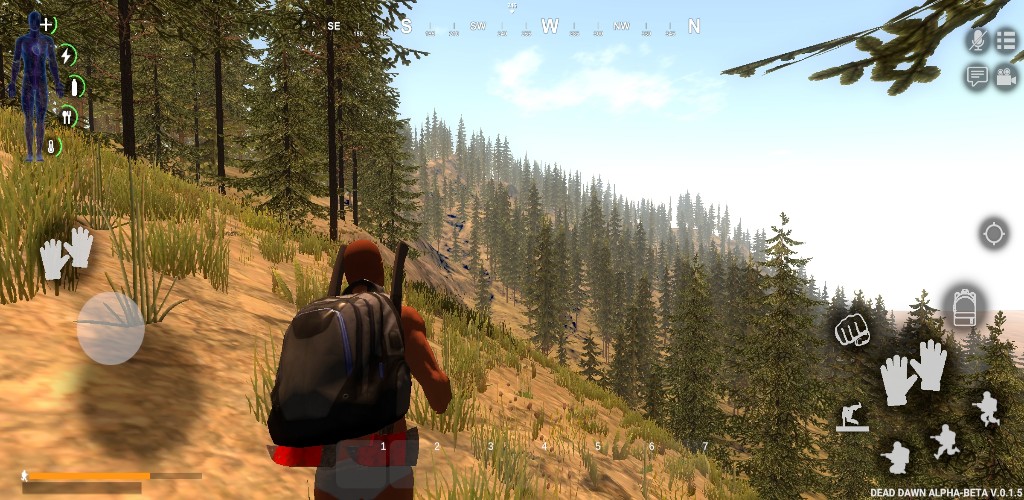Viewport: 1024px width, 500px height.
Task: Sprint using the uppermost running soldier button
Action: pos(986,408)
